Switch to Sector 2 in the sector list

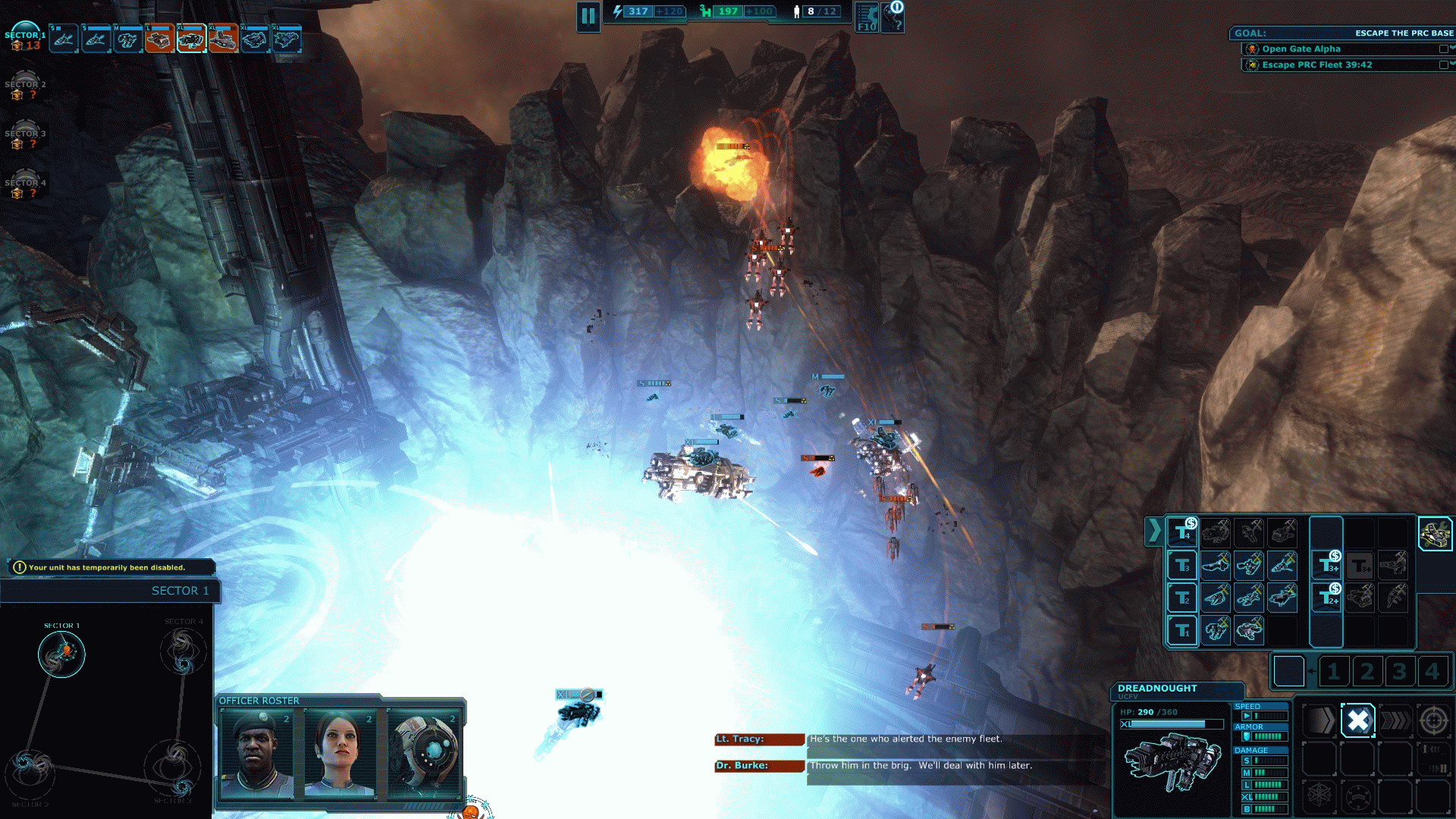tap(24, 88)
